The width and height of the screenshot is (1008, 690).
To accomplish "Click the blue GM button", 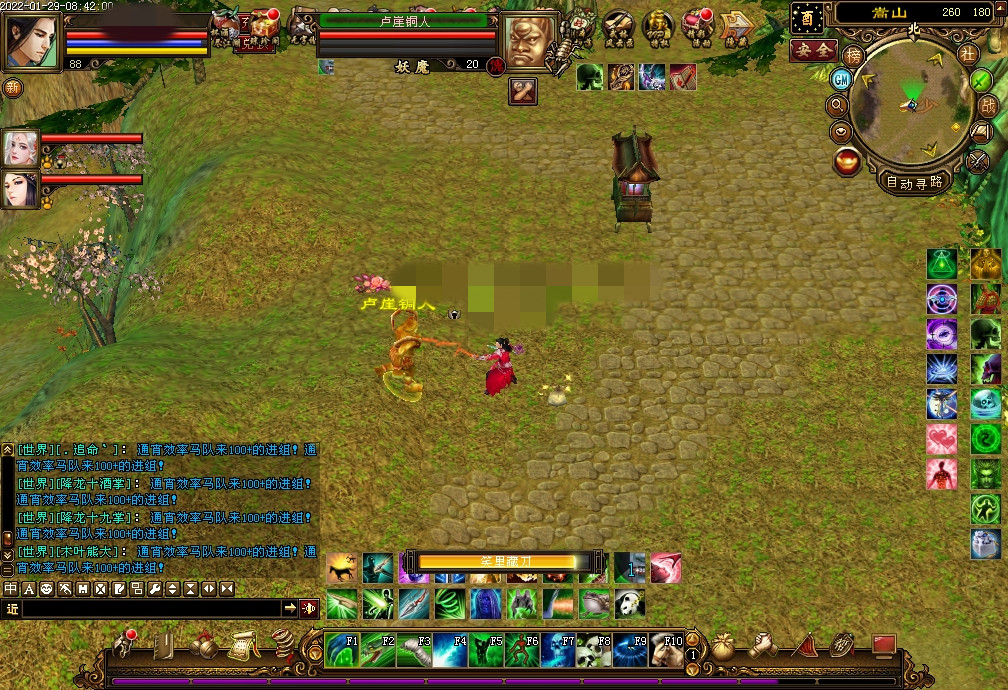I will (x=841, y=79).
